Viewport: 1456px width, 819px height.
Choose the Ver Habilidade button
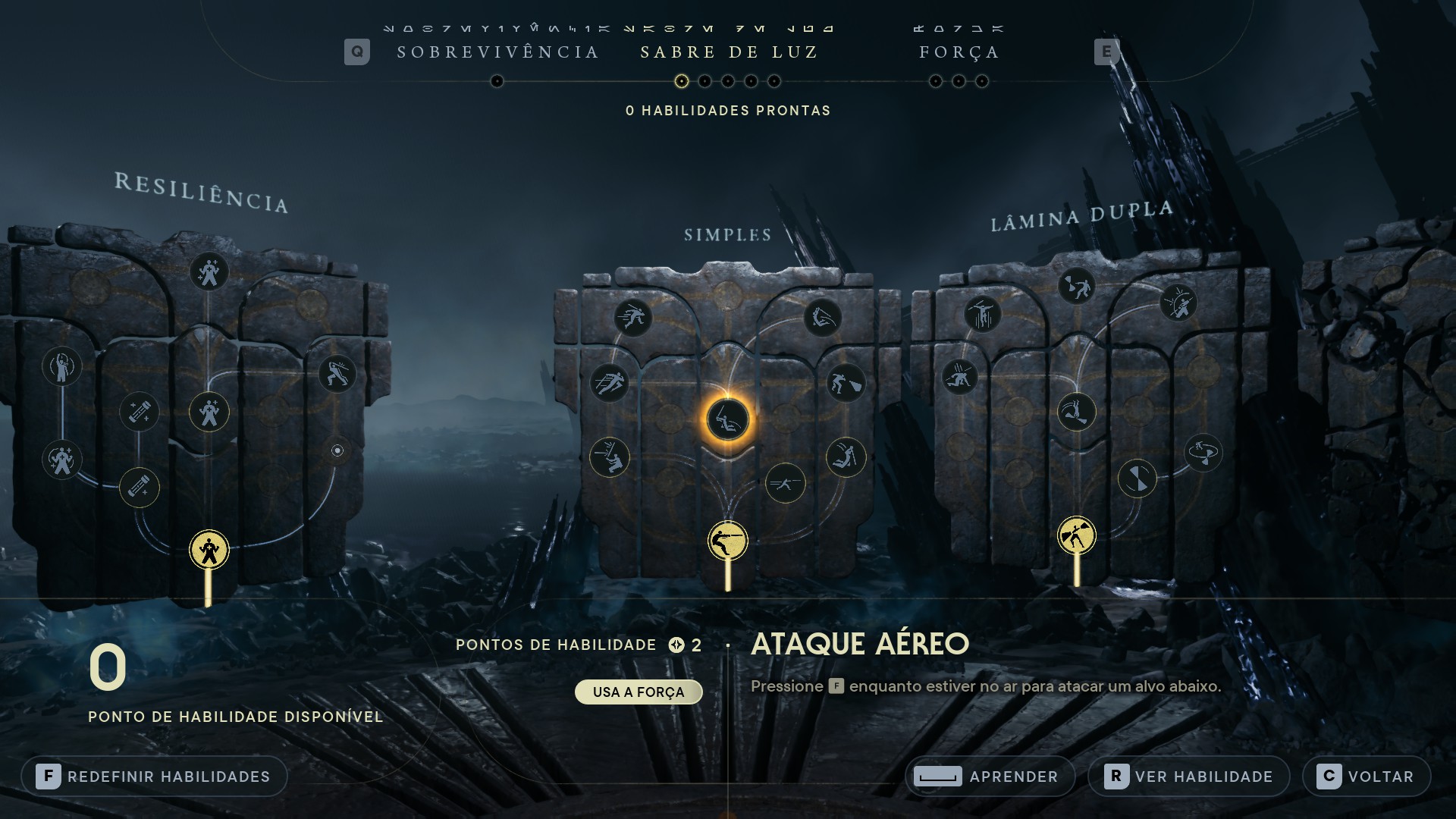coord(1188,777)
